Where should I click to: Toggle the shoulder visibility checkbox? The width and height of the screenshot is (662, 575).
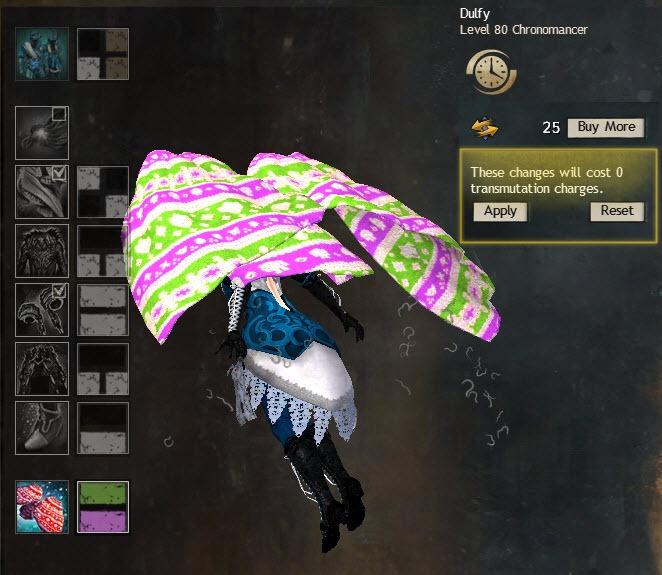coord(59,173)
